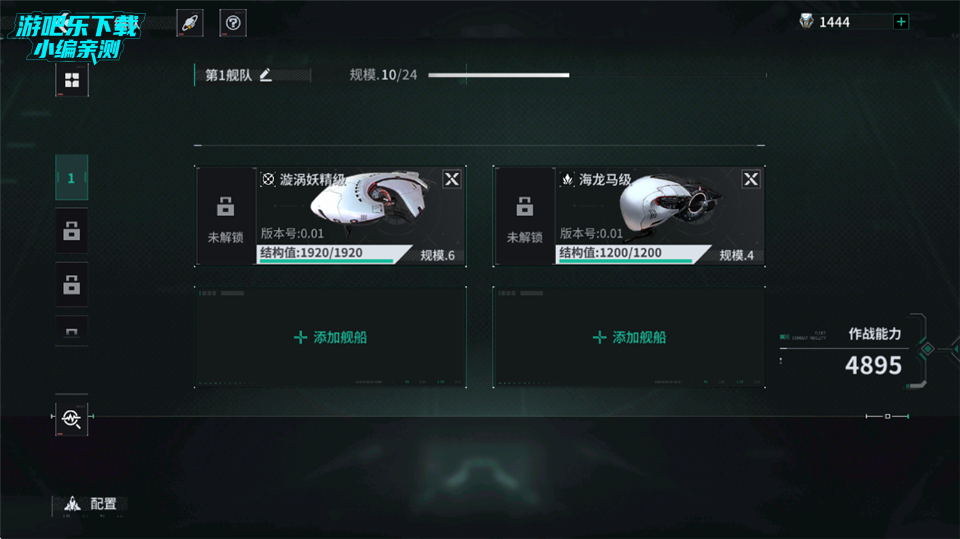Image resolution: width=960 pixels, height=539 pixels.
Task: Add currency with the plus button
Action: click(901, 22)
